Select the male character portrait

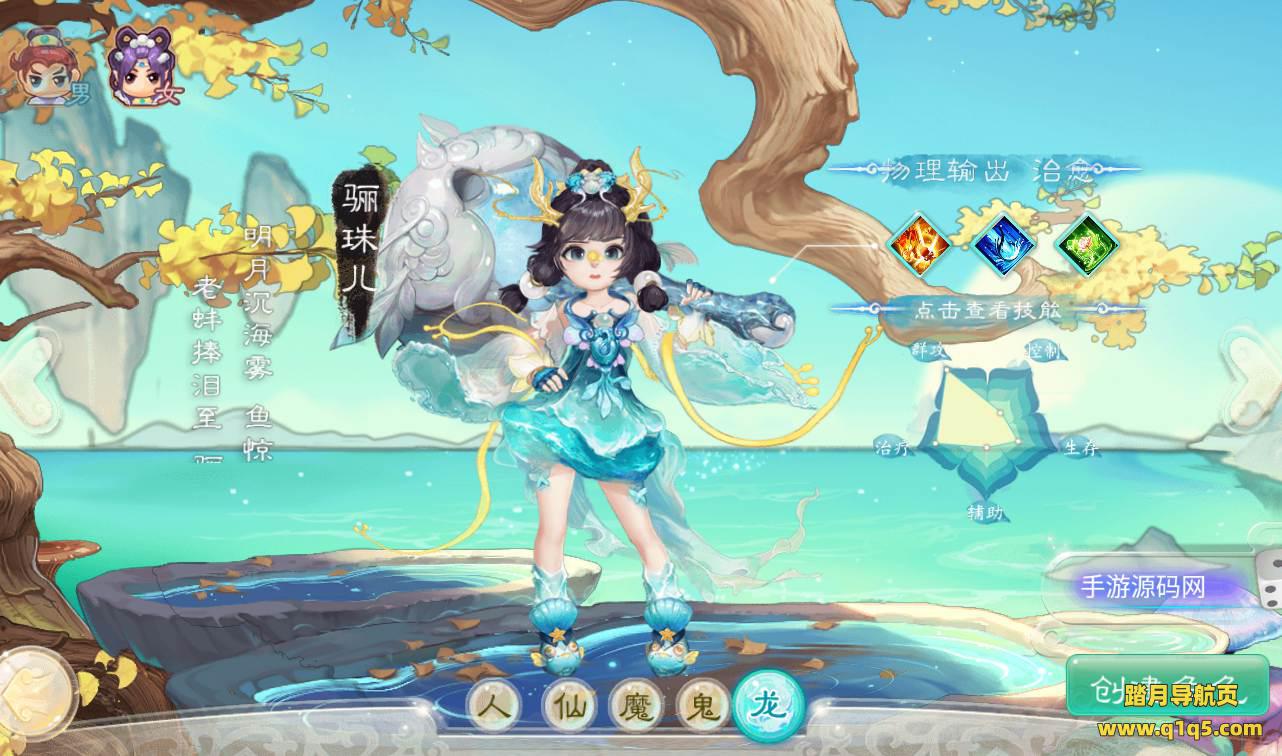click(45, 69)
